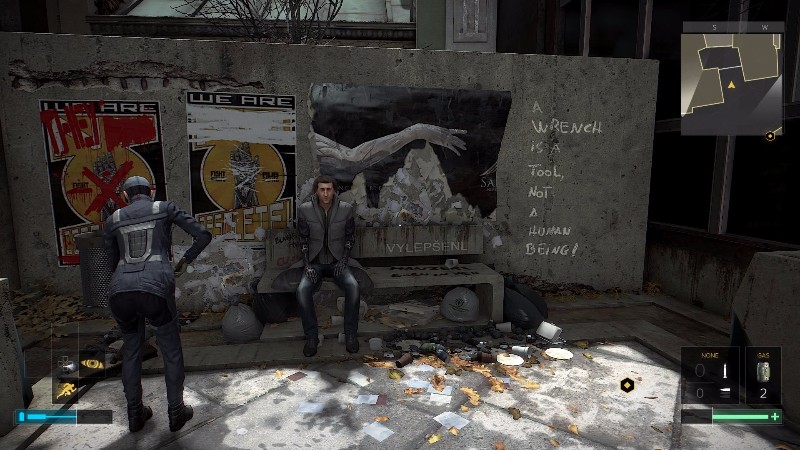Click the compass strip above the minimap
Viewport: 800px width, 450px height.
(x=731, y=28)
